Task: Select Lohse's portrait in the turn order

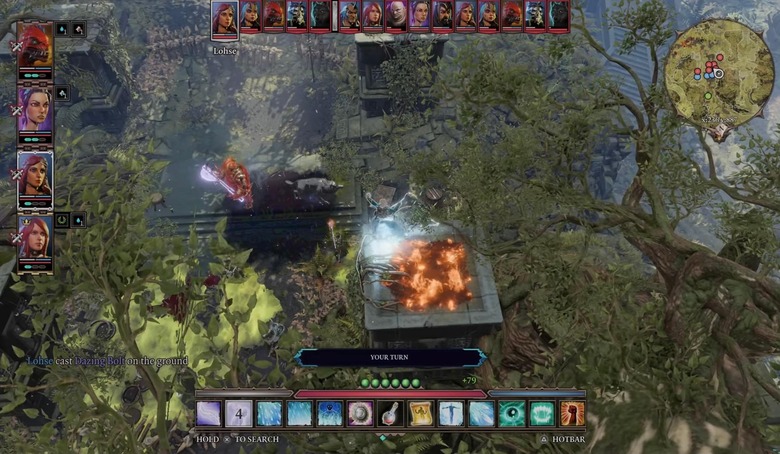Action: click(224, 19)
